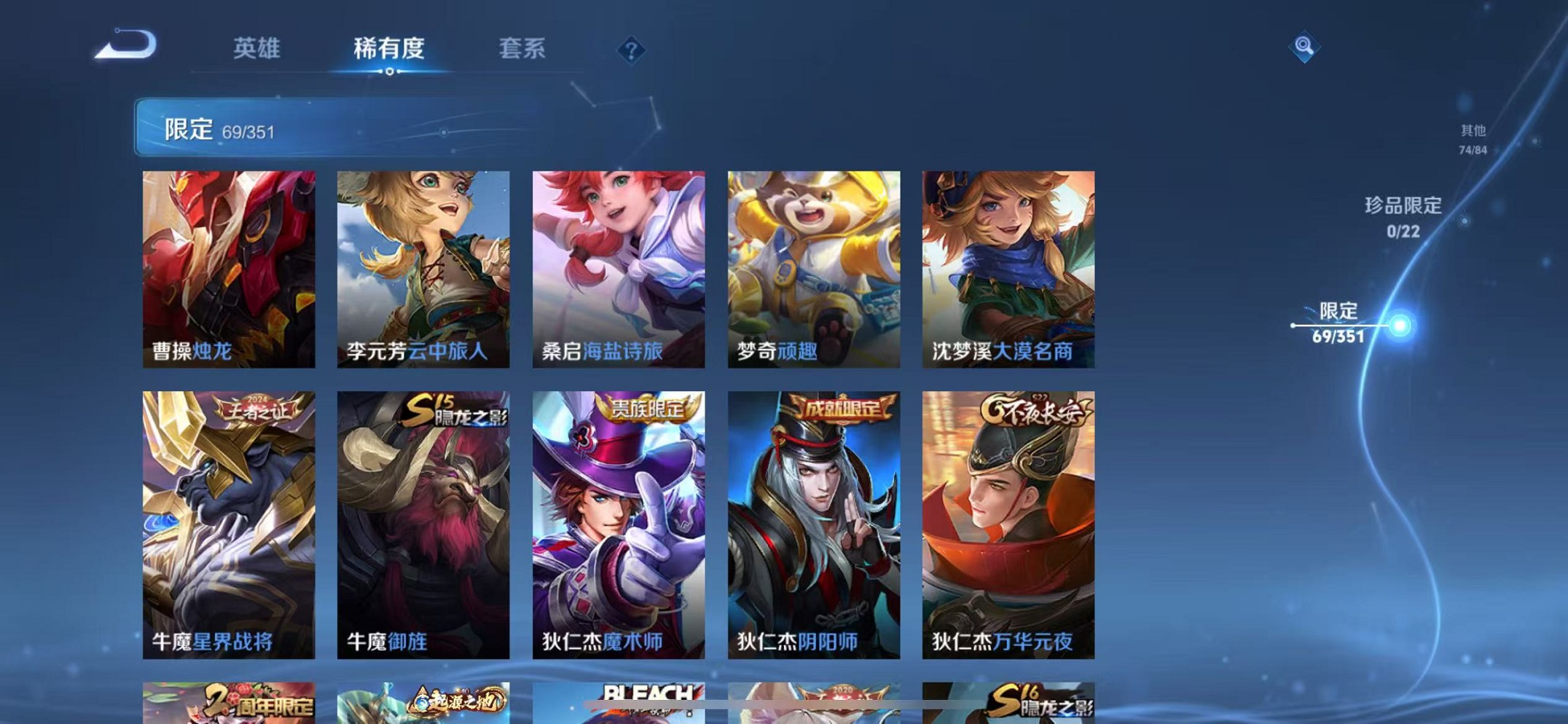
Task: Click the dot indicator under 稀有度 tab
Action: tap(389, 72)
